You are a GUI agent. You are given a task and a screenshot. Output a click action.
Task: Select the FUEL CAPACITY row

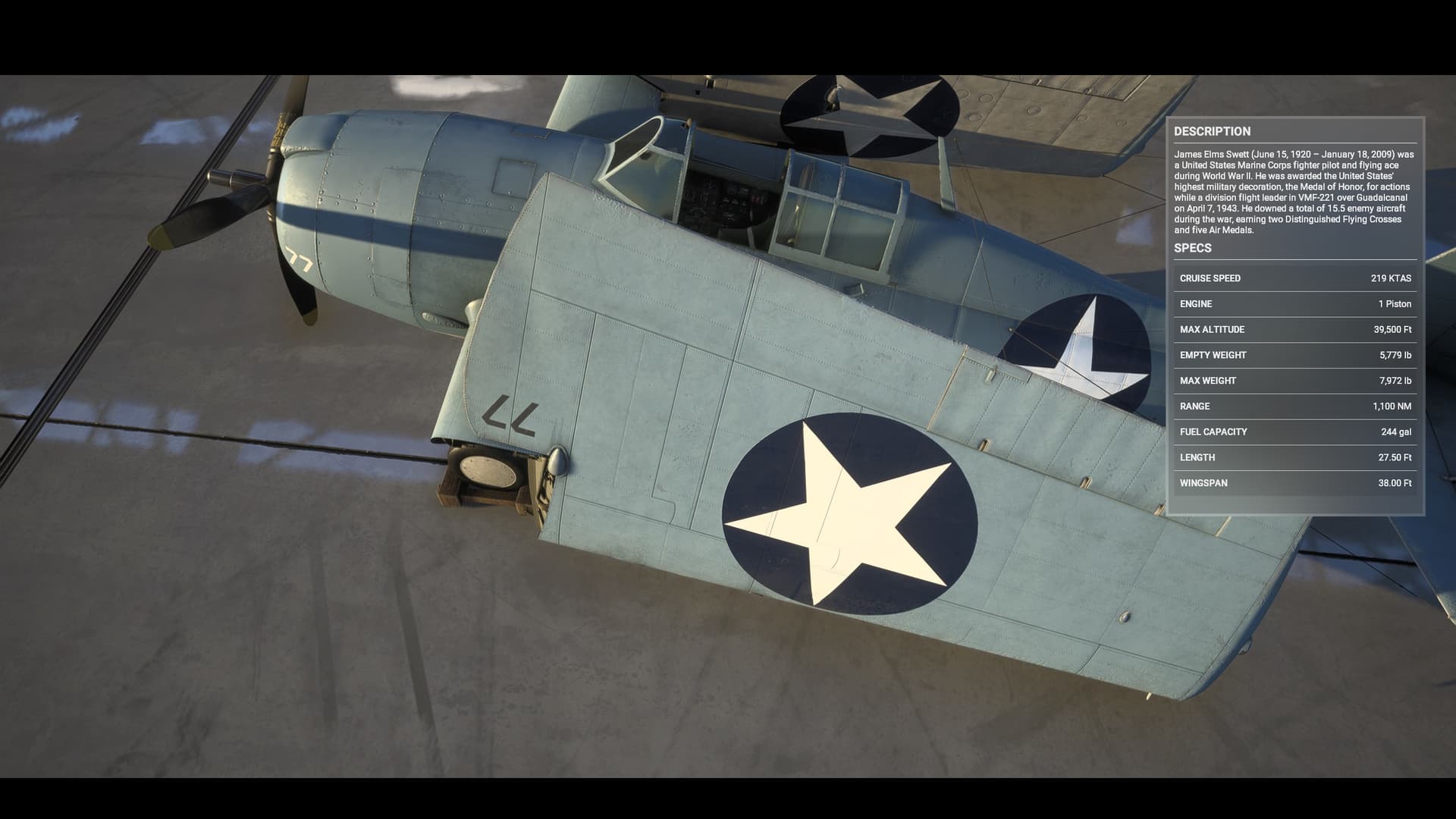click(x=1297, y=431)
